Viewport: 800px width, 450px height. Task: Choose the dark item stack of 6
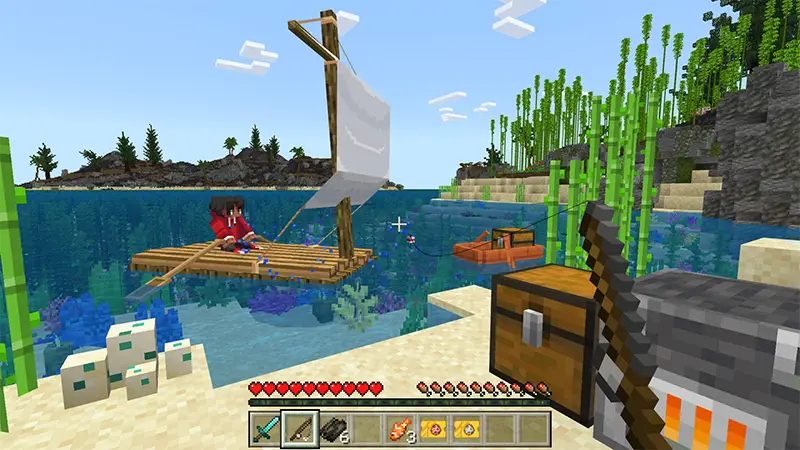[333, 430]
